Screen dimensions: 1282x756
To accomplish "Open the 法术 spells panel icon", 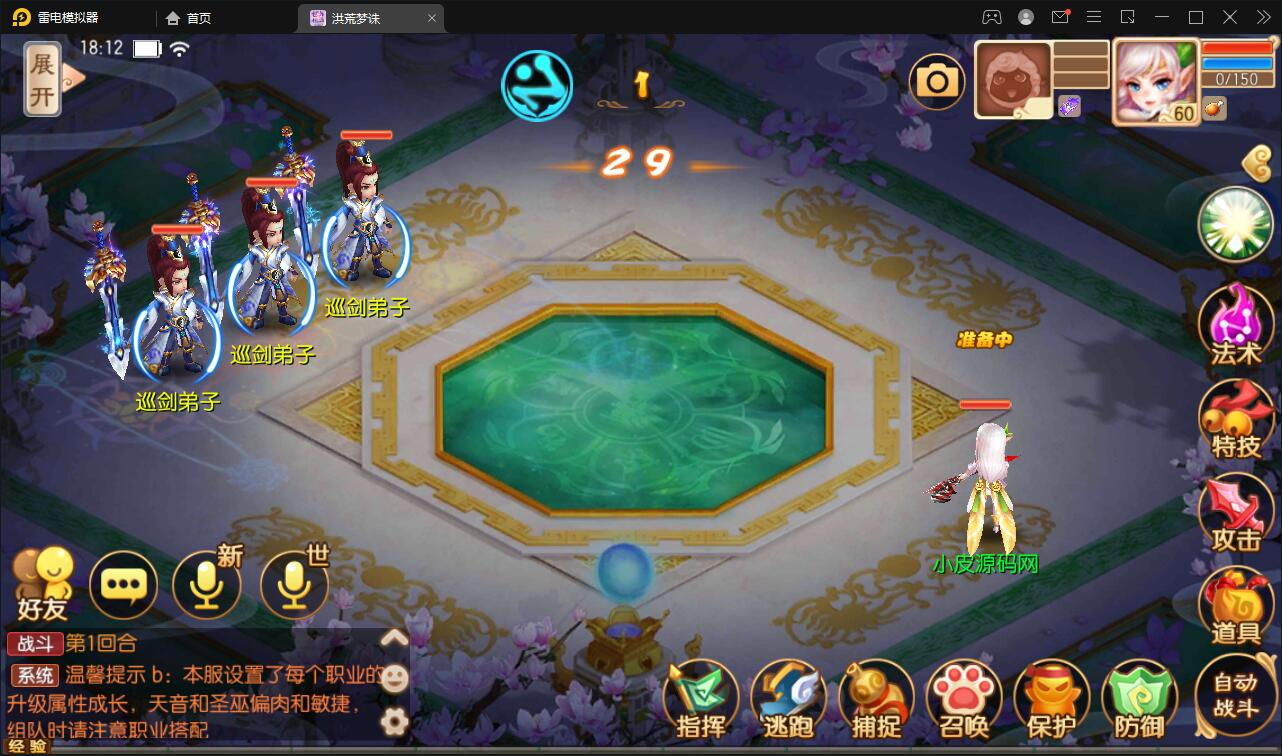I will pyautogui.click(x=1236, y=323).
